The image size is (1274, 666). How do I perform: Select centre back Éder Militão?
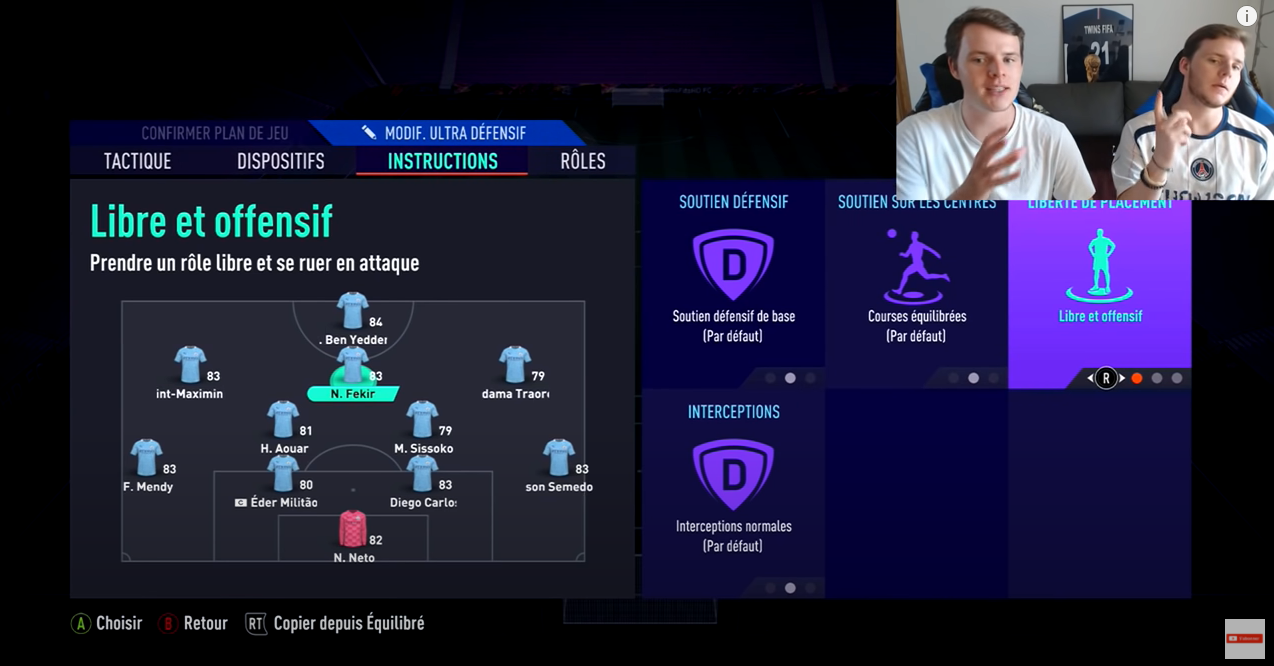(283, 475)
